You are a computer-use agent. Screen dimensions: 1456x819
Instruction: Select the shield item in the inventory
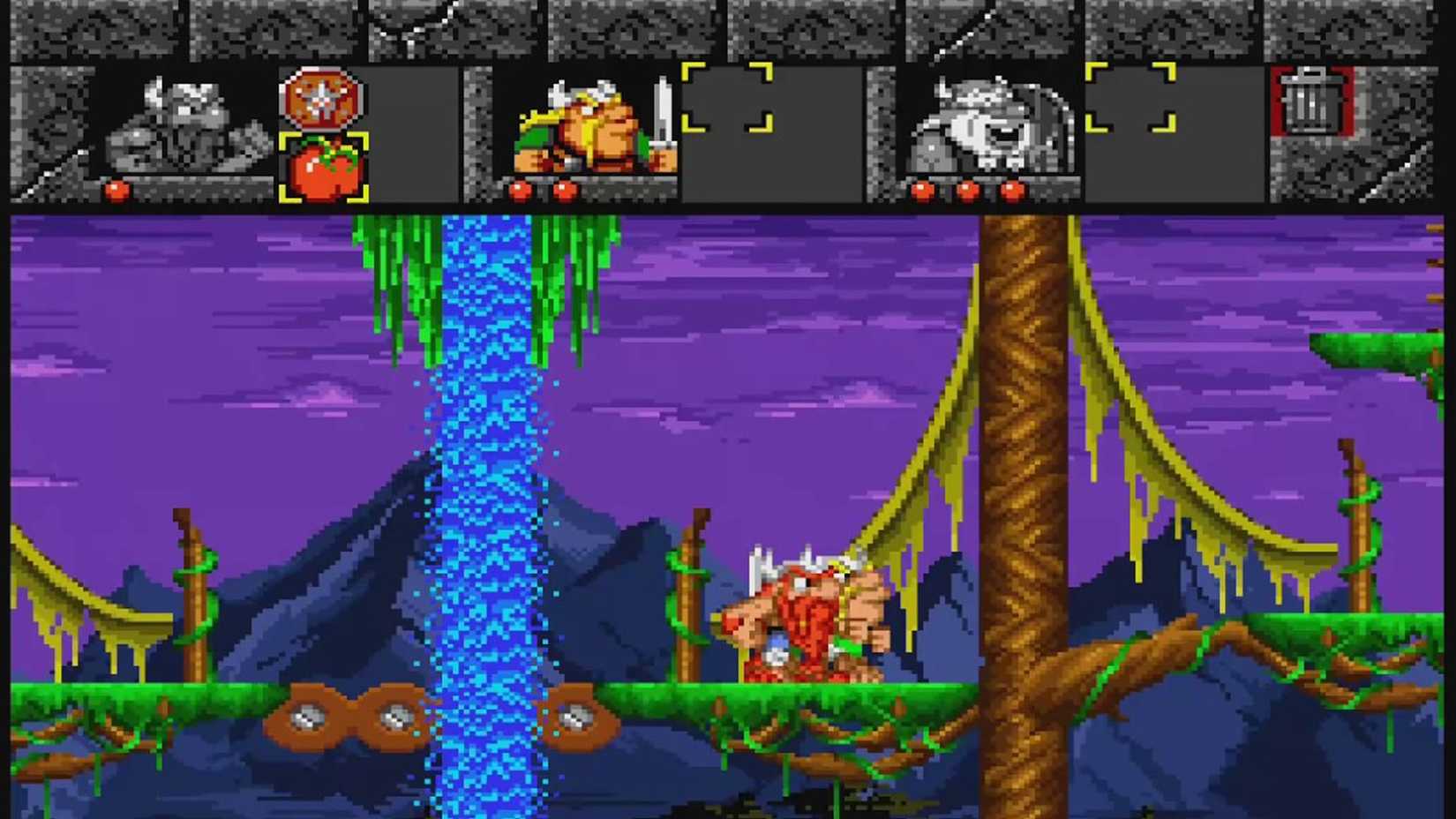(x=322, y=101)
